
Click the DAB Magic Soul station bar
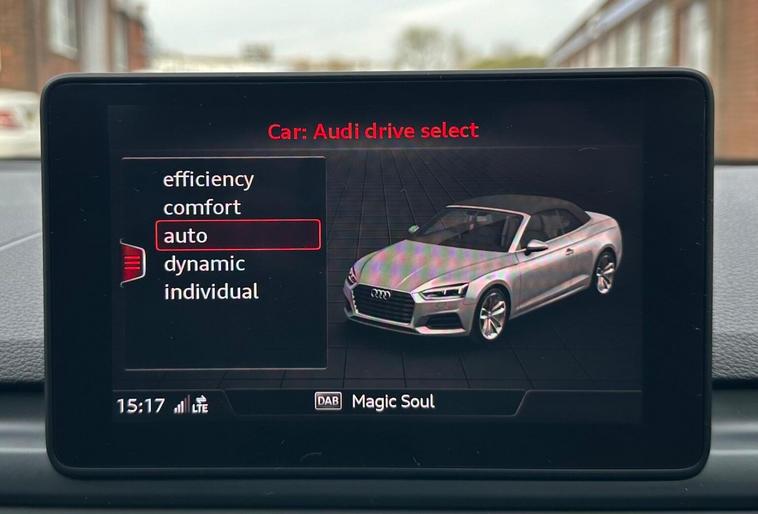click(375, 402)
